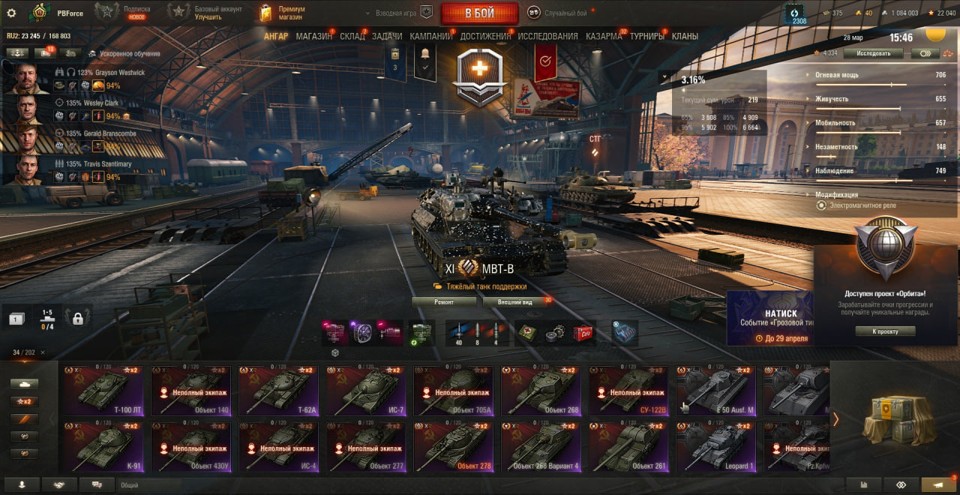Switch to the КАЗАРМА barracks tab
Screen dimensions: 960x495
(604, 36)
